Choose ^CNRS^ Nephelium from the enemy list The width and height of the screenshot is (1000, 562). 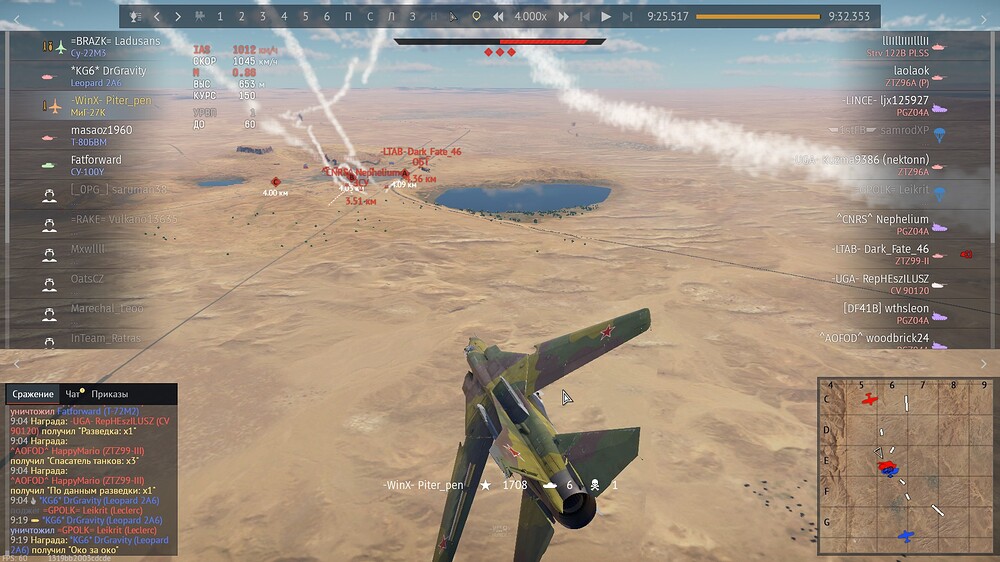(882, 219)
